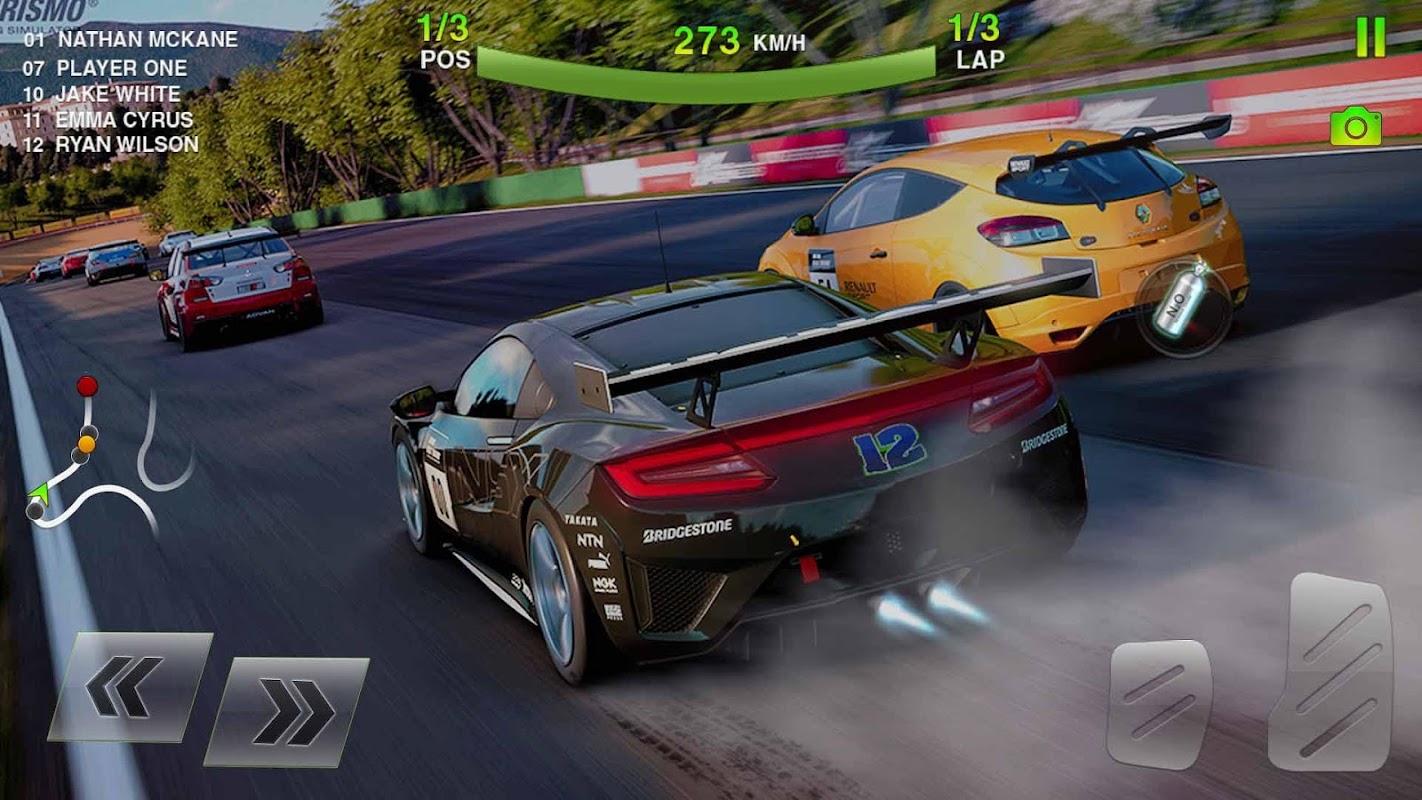1422x800 pixels.
Task: Switch the camera view
Action: pyautogui.click(x=1355, y=127)
